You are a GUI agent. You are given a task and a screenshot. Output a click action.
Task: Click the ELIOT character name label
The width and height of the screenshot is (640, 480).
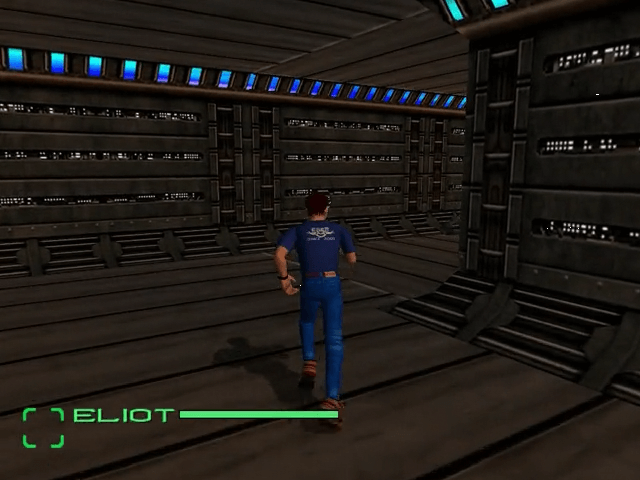pos(124,415)
